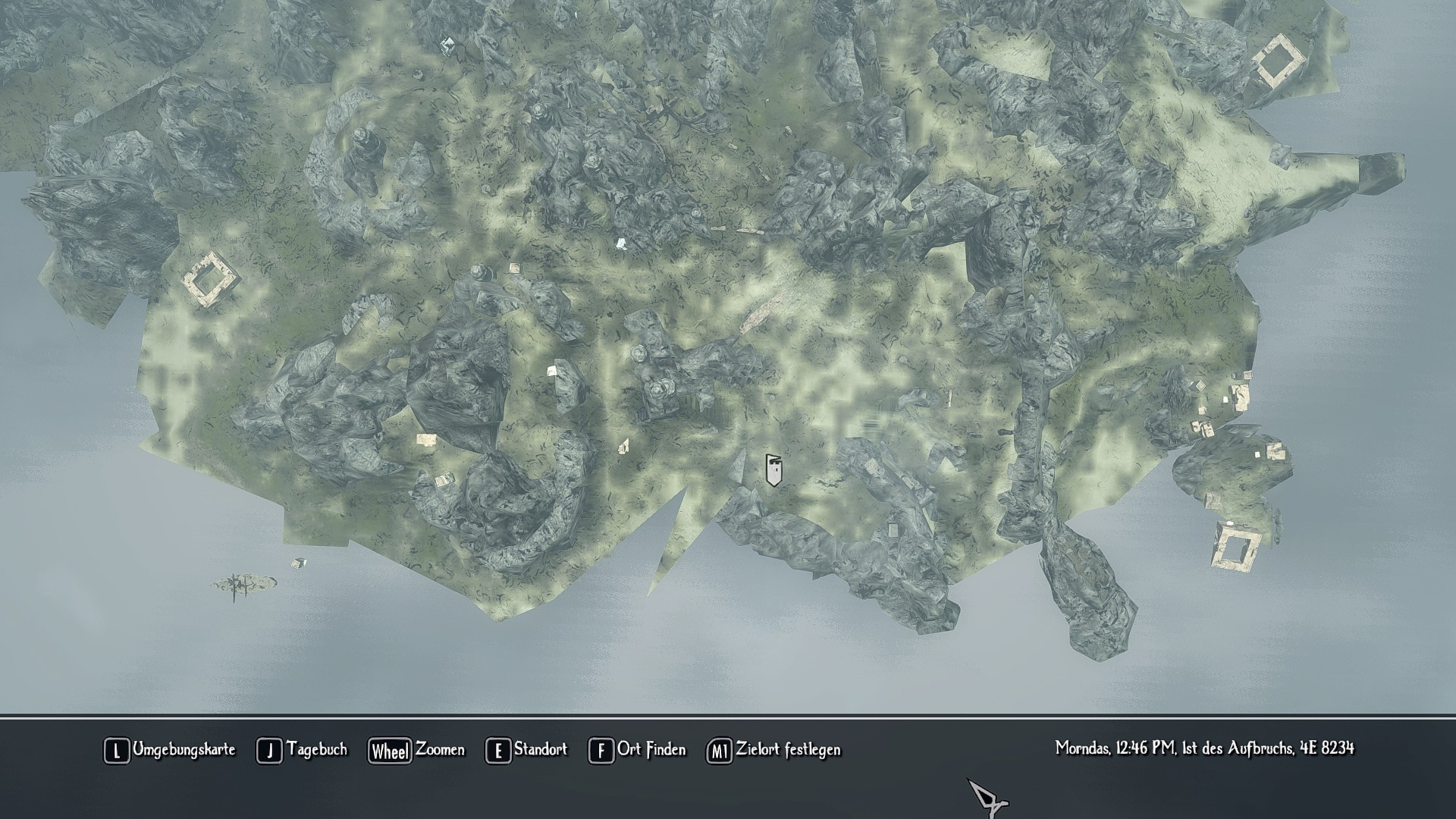Open the Umgebungskarte local map
Image resolution: width=1456 pixels, height=819 pixels.
point(170,750)
